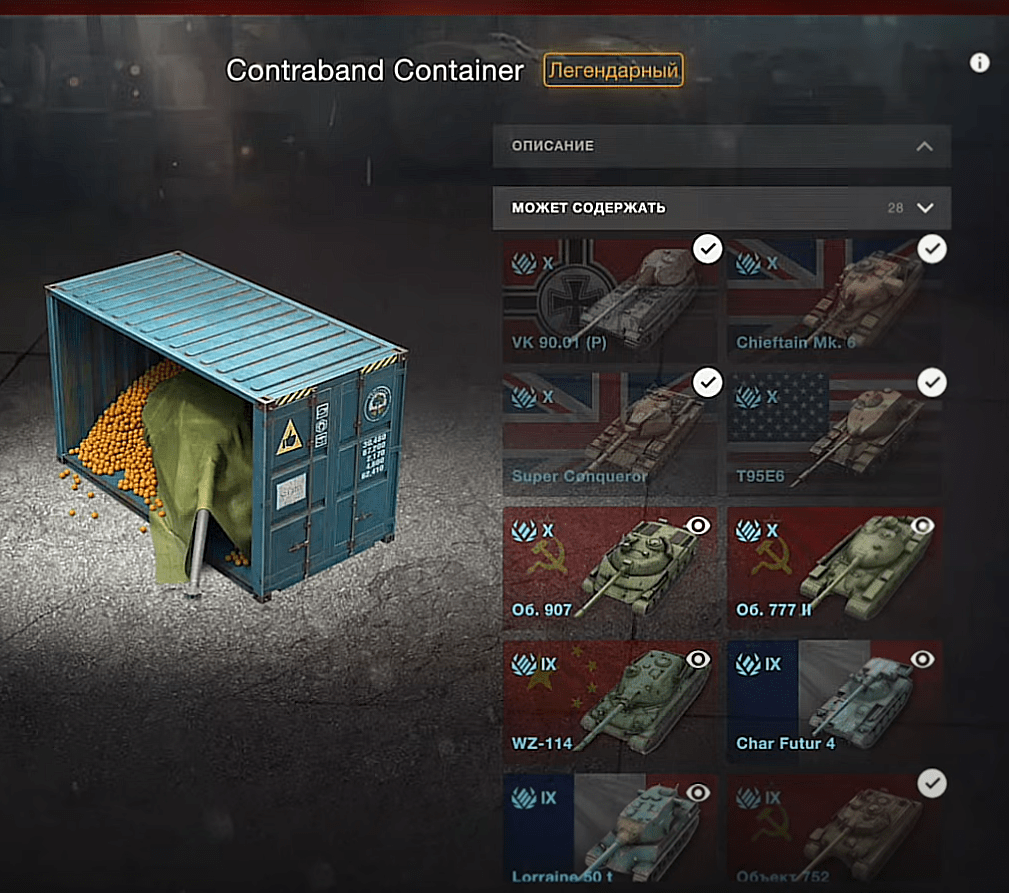Select the Об. 907 tank tile
This screenshot has width=1009, height=893.
[609, 568]
